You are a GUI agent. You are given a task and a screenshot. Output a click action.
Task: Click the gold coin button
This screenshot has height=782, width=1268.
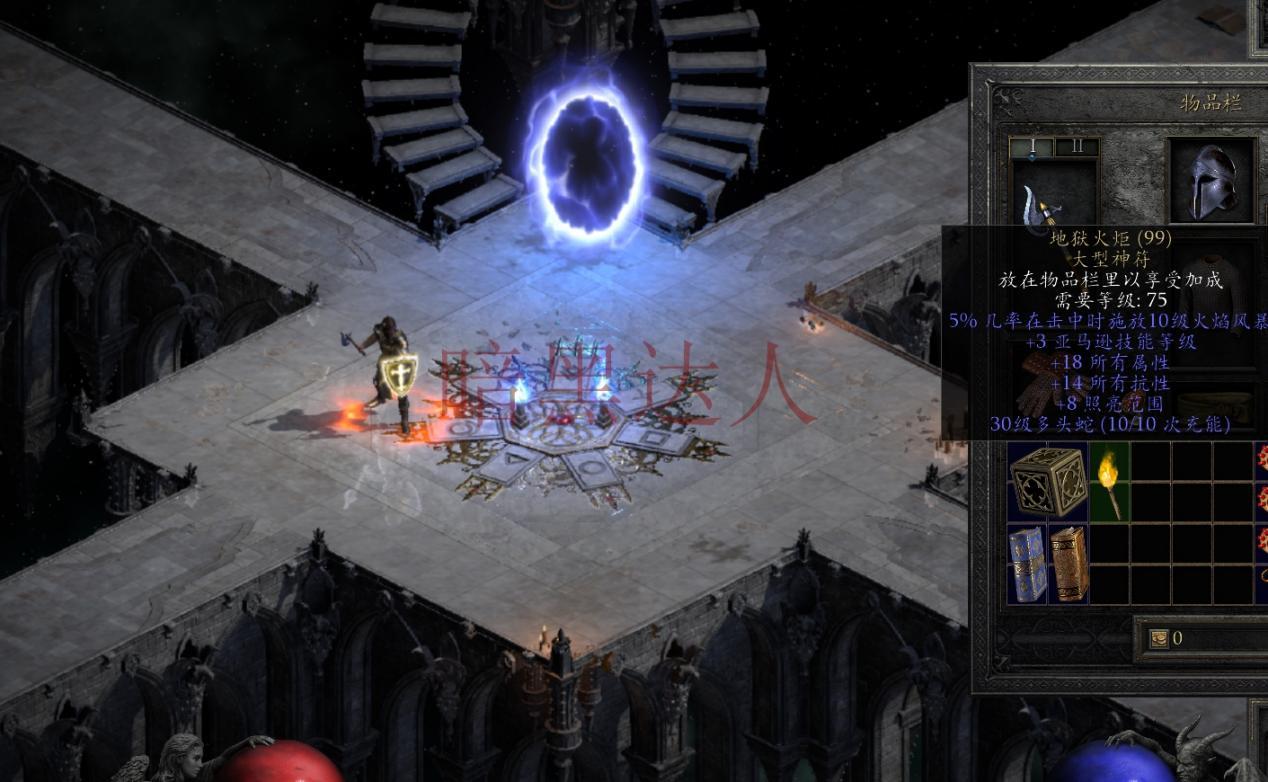[1159, 638]
